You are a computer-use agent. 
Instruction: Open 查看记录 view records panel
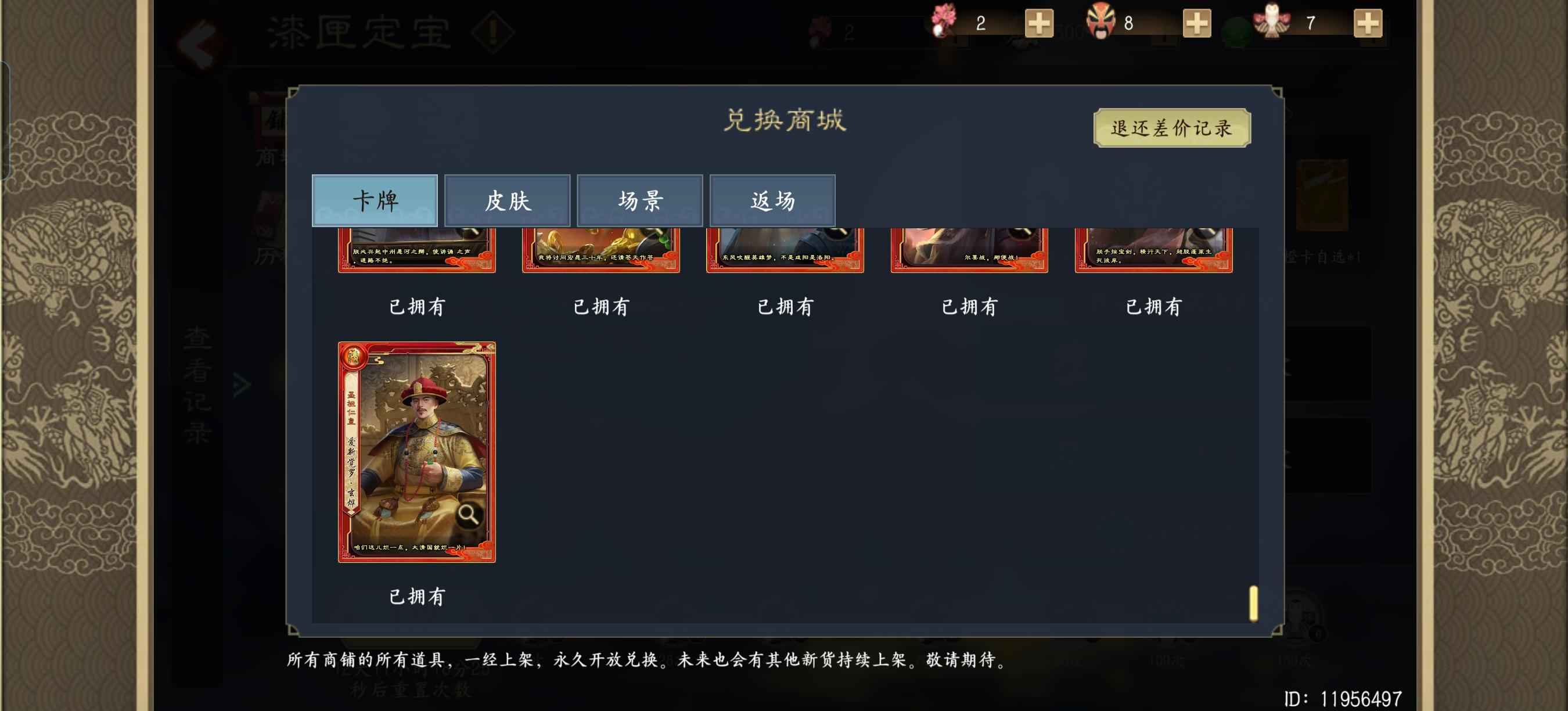tap(198, 385)
